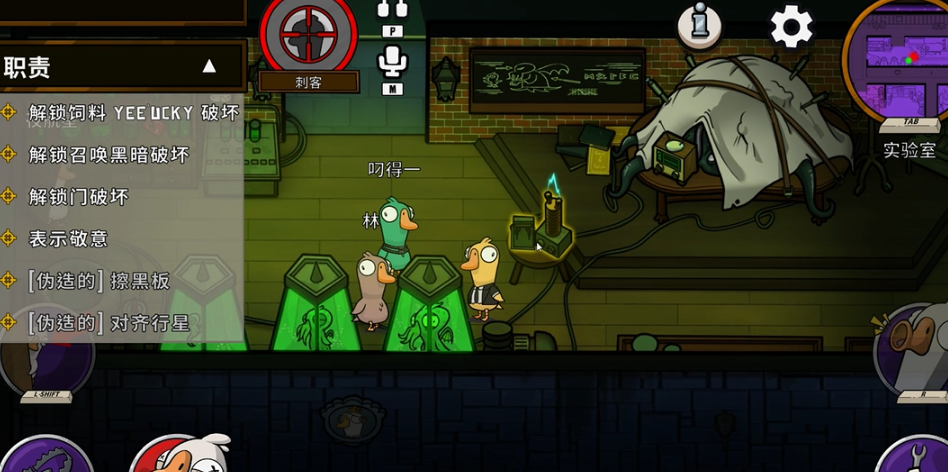Select the fake 对齐行星 task
948x472 pixels.
point(108,323)
